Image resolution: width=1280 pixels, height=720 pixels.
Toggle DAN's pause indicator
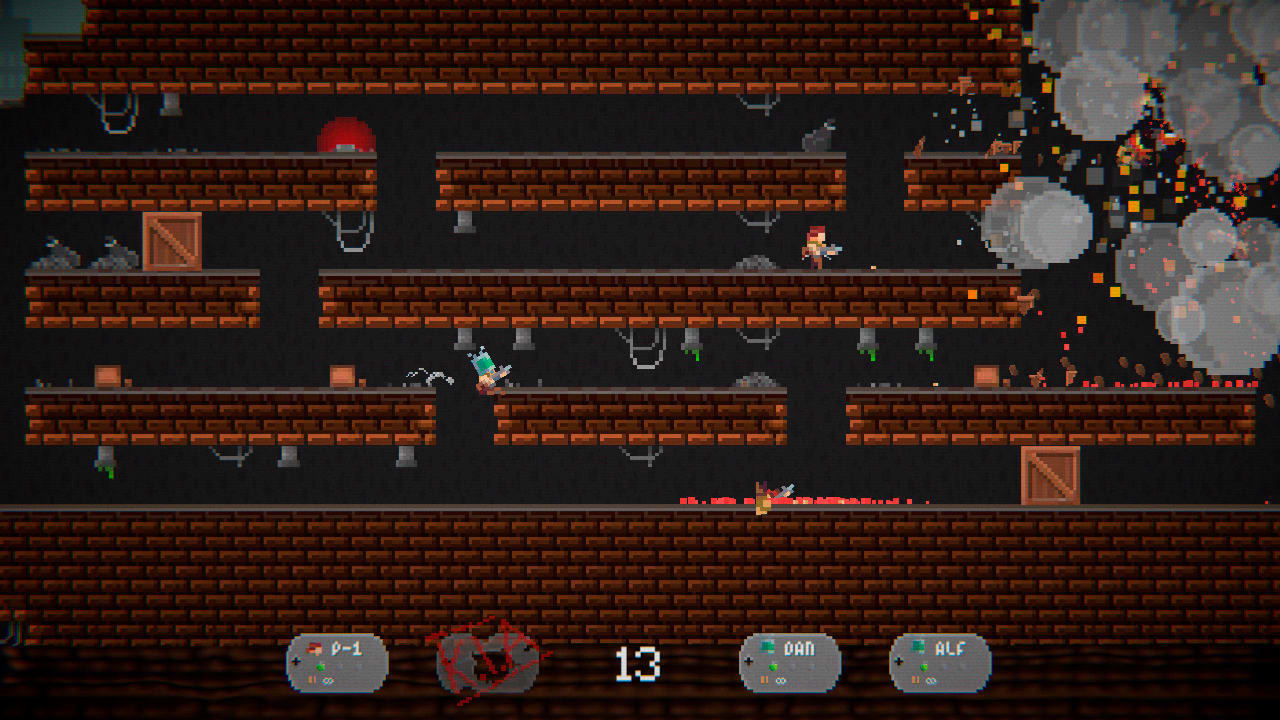pyautogui.click(x=765, y=678)
